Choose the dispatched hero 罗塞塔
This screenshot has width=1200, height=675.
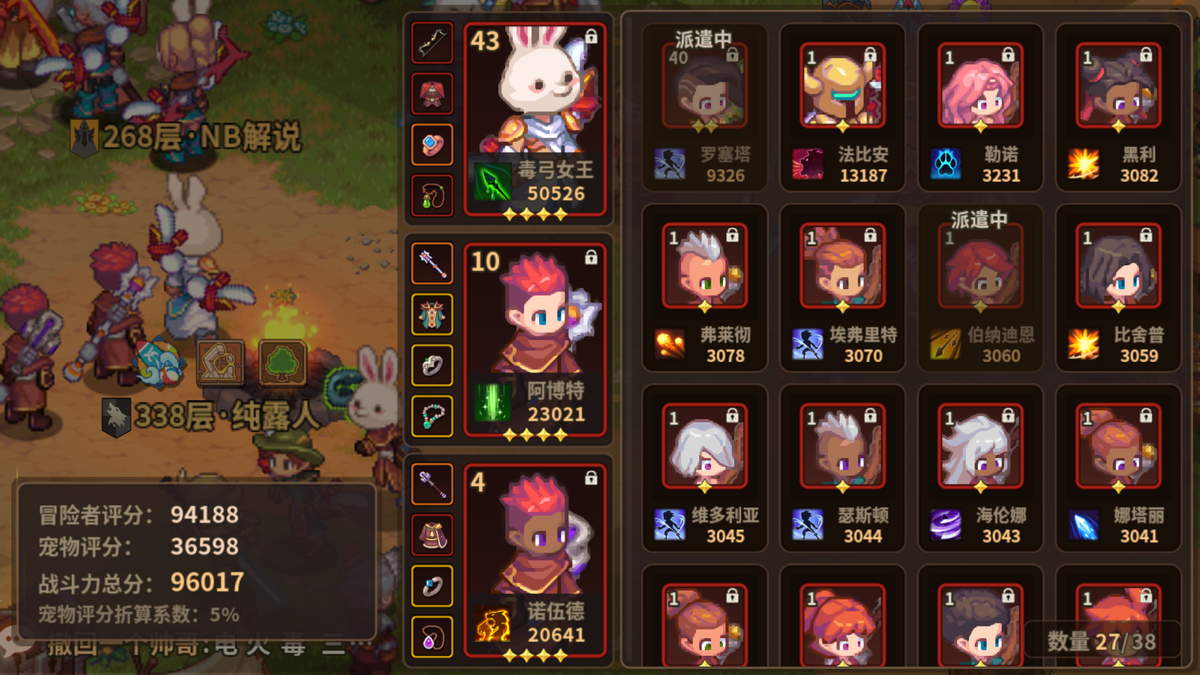[703, 88]
